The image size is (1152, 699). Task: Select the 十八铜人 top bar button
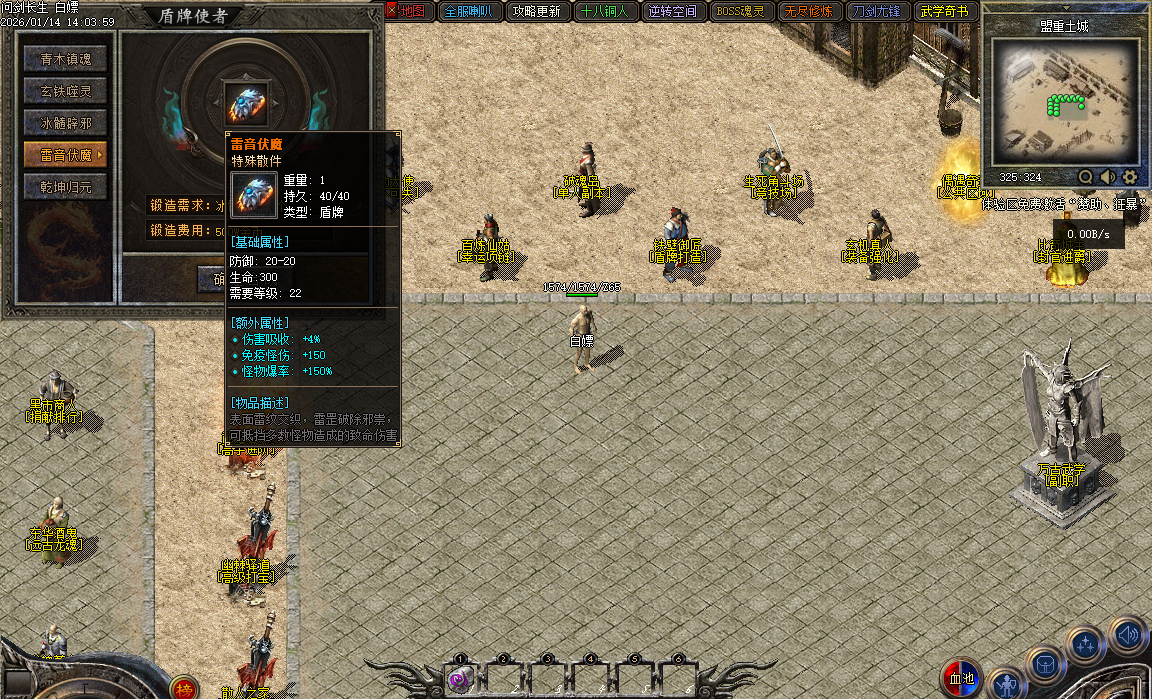604,12
